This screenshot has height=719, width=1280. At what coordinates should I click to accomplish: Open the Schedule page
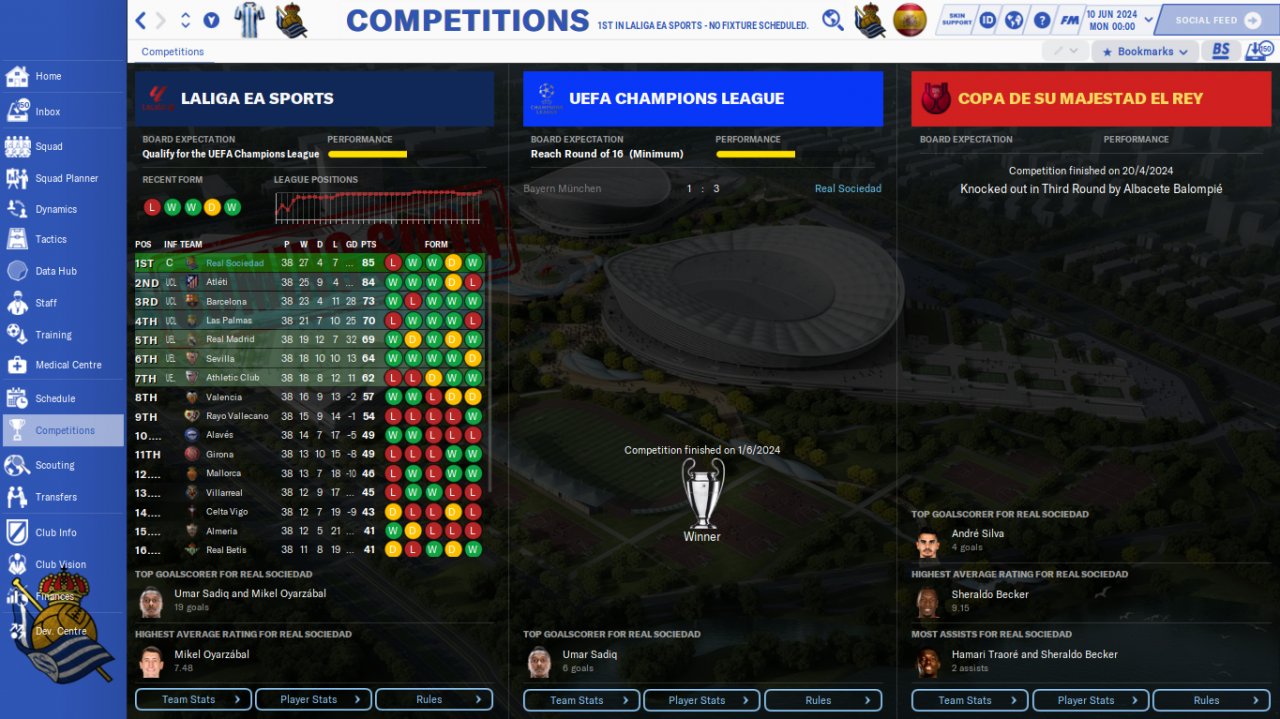click(55, 398)
